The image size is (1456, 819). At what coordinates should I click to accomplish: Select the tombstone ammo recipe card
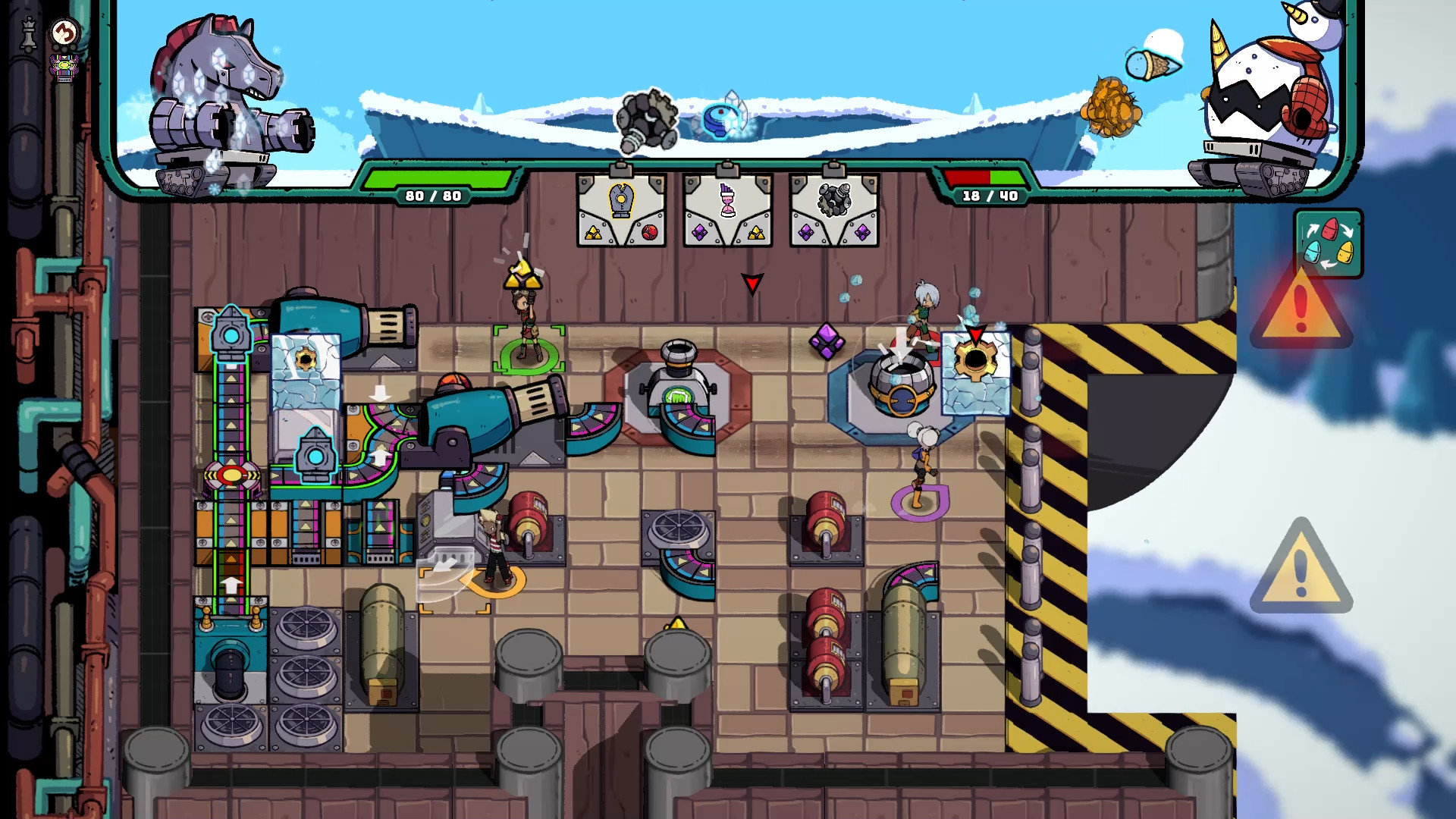pyautogui.click(x=621, y=210)
